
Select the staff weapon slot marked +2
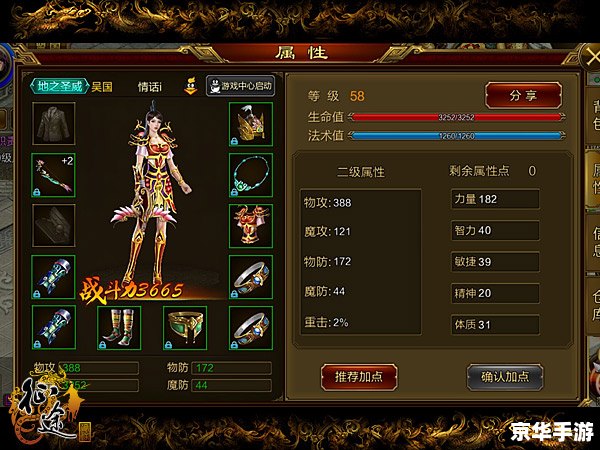(x=52, y=173)
